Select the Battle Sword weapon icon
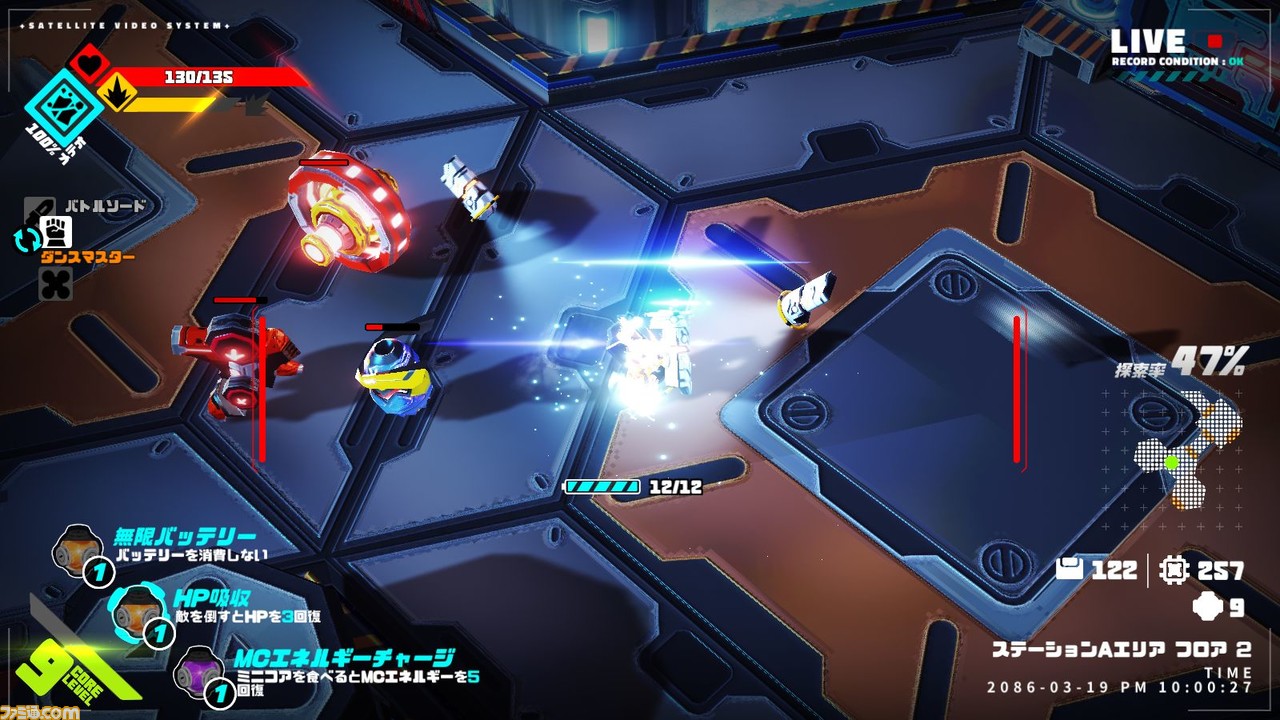The width and height of the screenshot is (1280, 720). 40,208
